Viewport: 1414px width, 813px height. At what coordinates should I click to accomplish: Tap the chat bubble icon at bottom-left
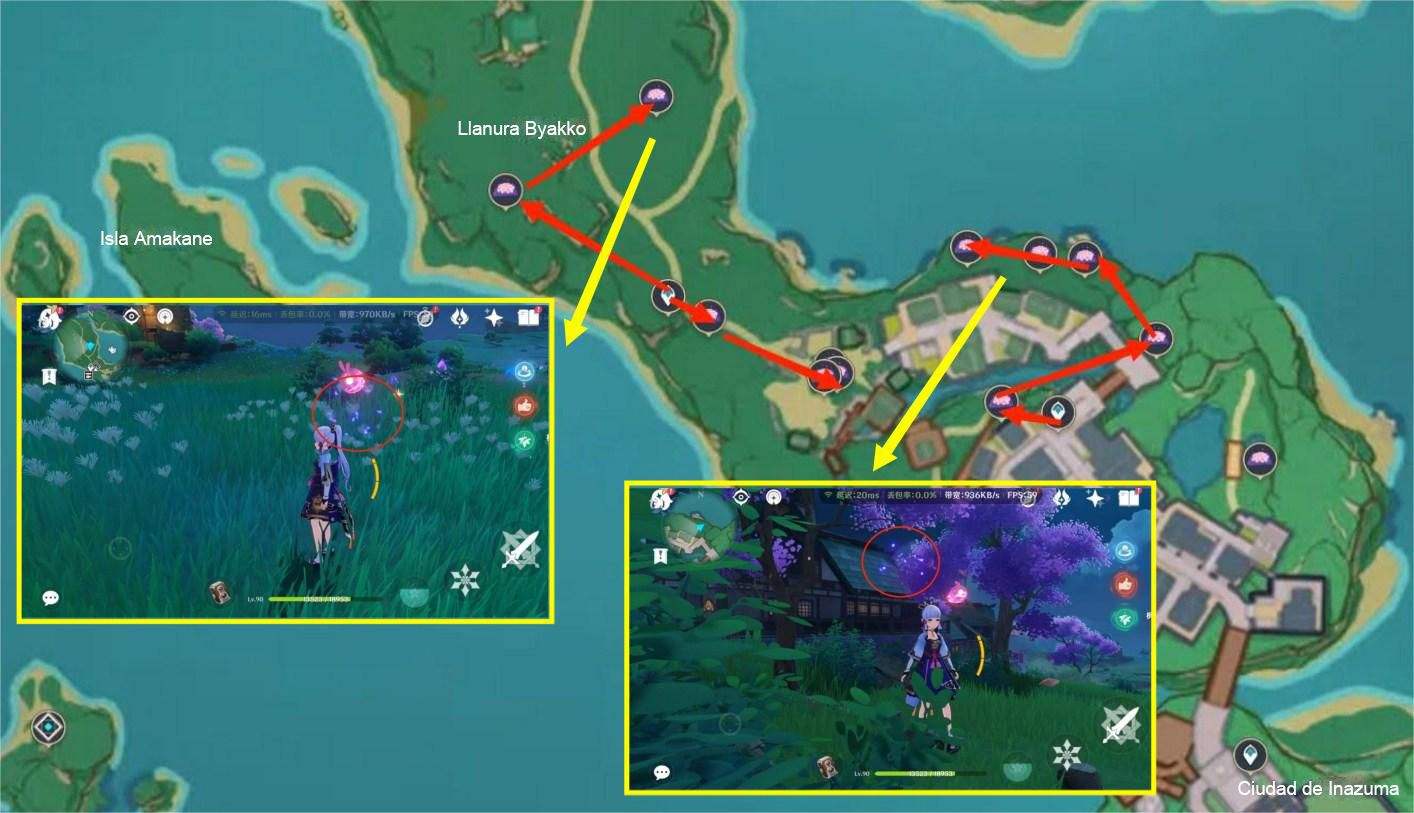click(x=50, y=598)
